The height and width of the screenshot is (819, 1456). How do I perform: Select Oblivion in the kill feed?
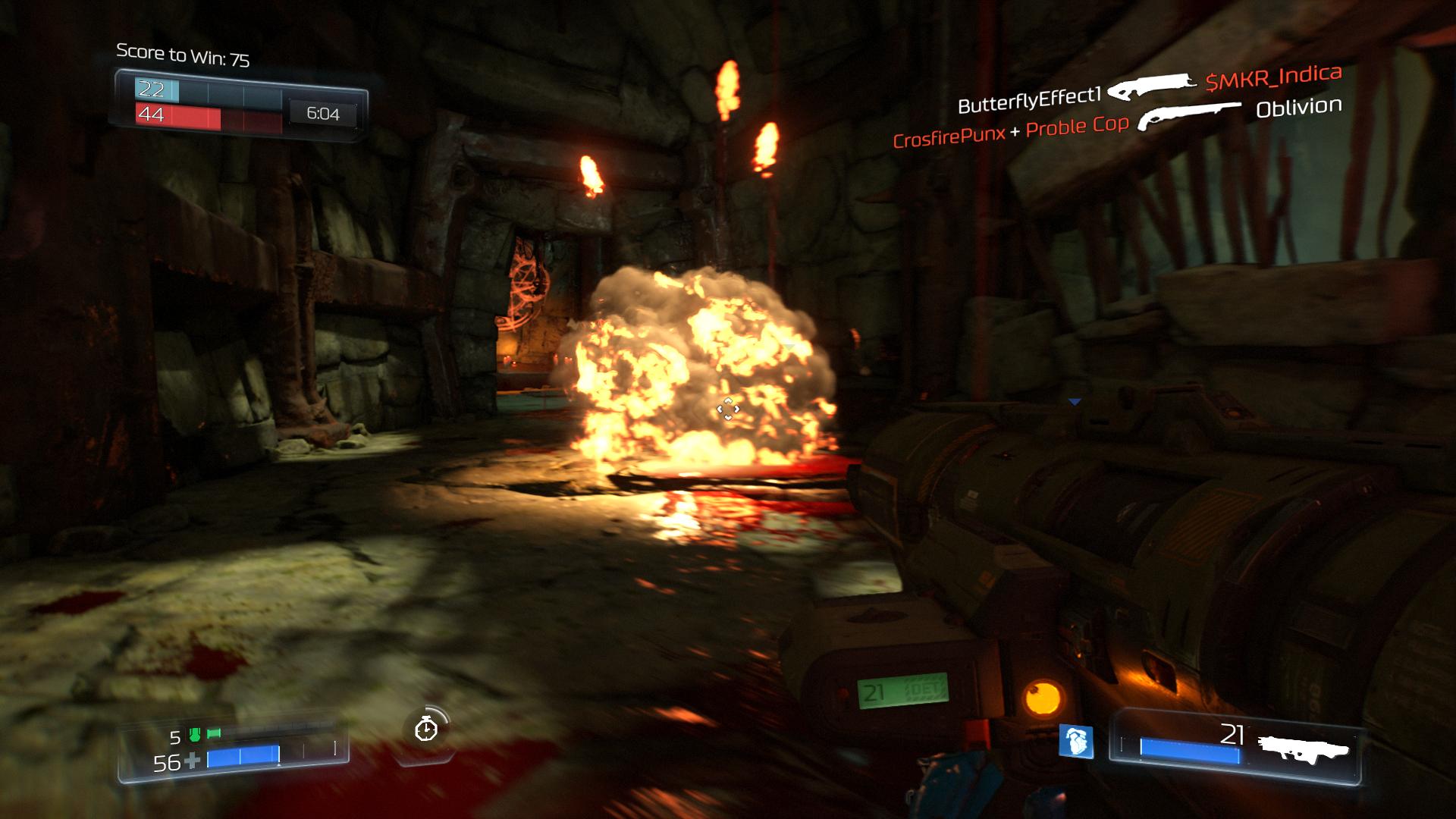(1298, 108)
